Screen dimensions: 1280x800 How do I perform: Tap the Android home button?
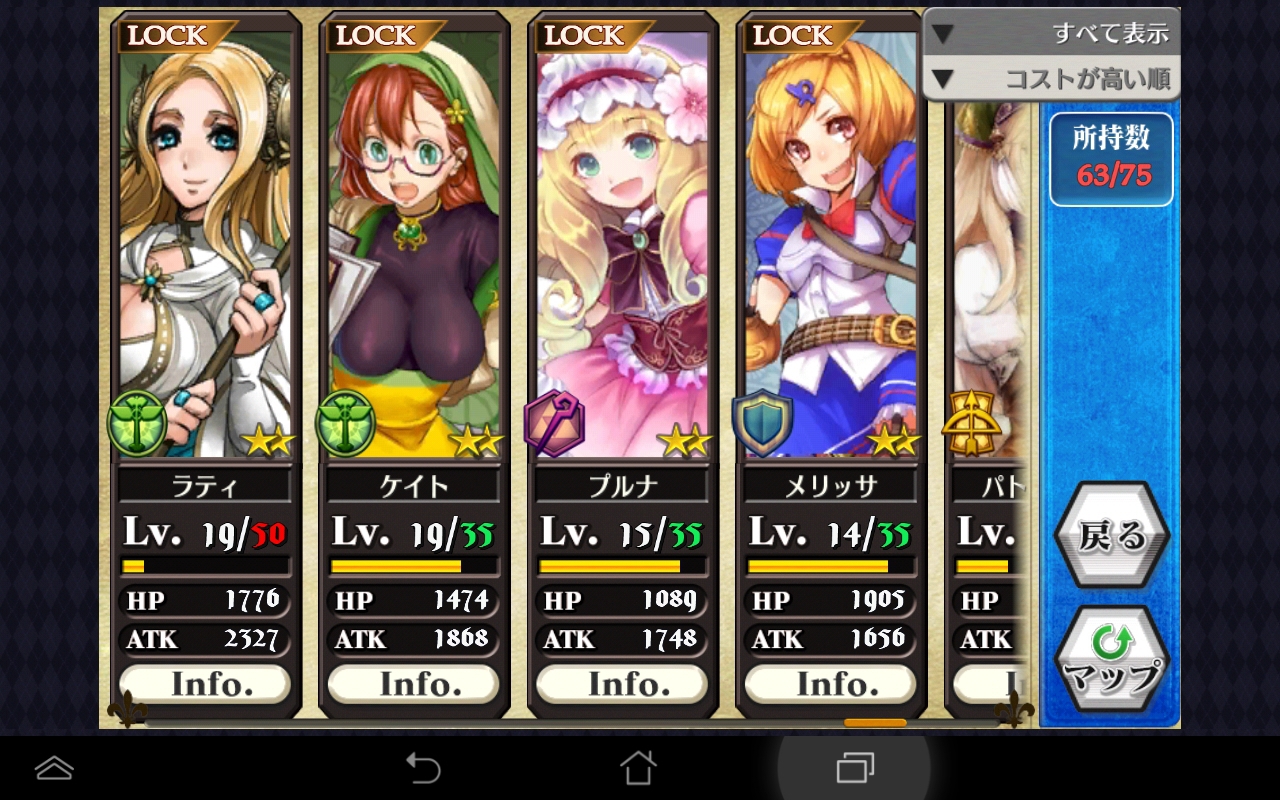coord(638,768)
